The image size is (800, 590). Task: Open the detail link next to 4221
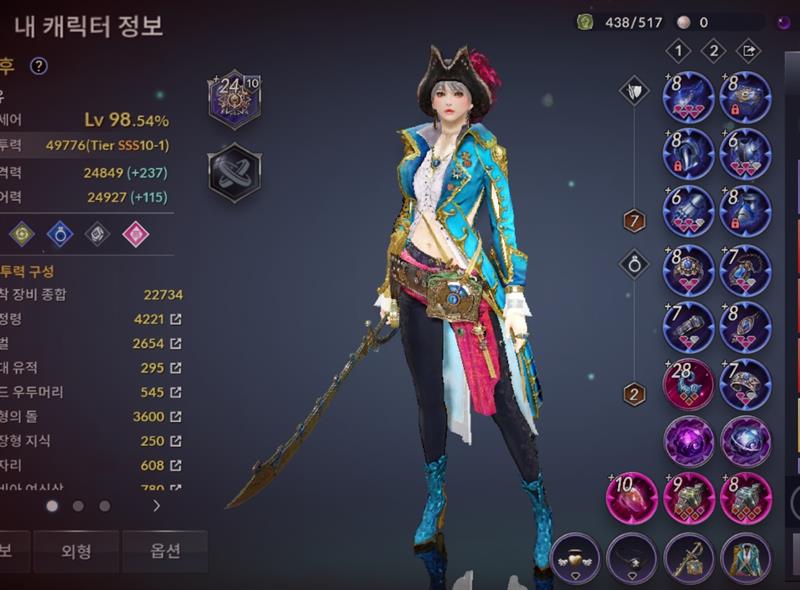pos(176,319)
